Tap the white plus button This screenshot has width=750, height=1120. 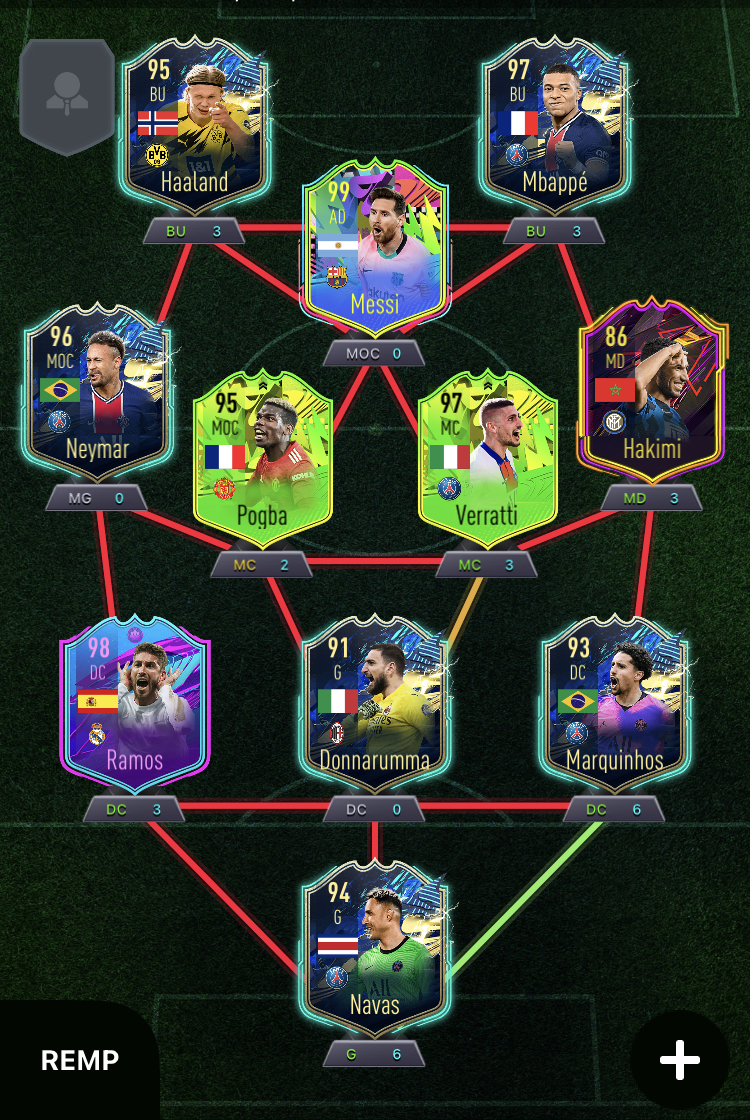tap(680, 1060)
